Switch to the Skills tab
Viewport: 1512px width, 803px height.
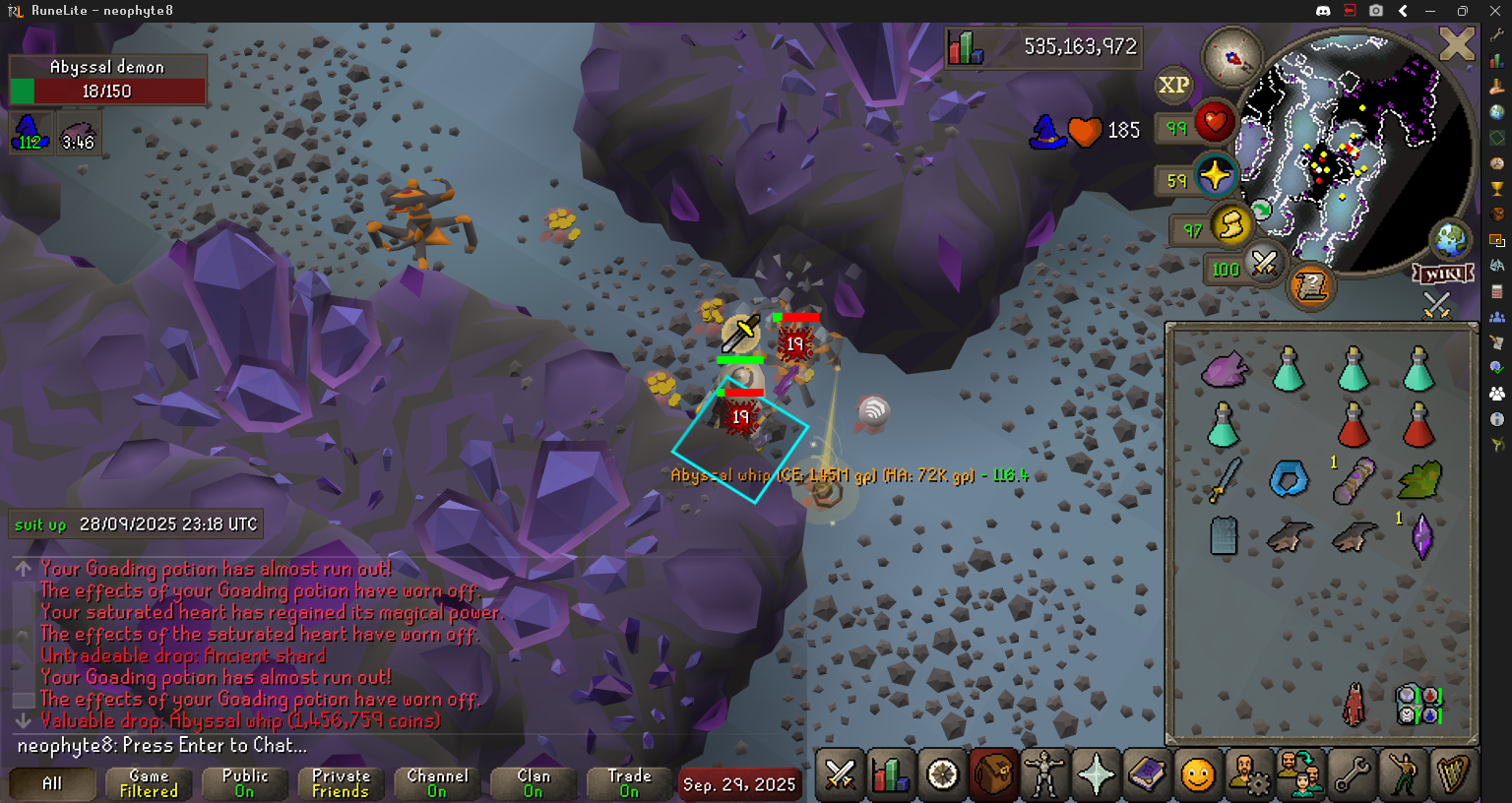[891, 774]
